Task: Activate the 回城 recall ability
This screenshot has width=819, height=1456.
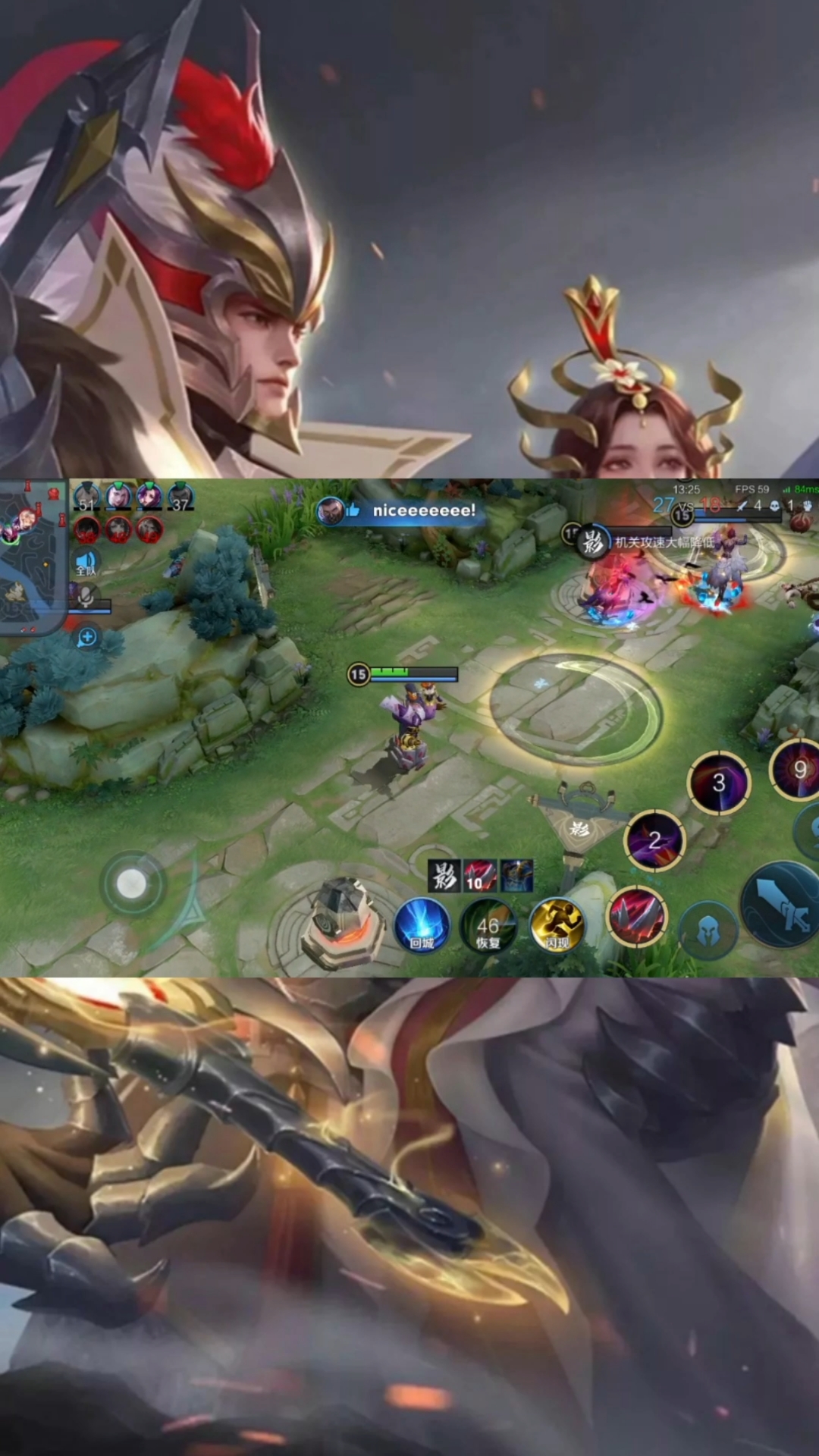Action: point(422,924)
